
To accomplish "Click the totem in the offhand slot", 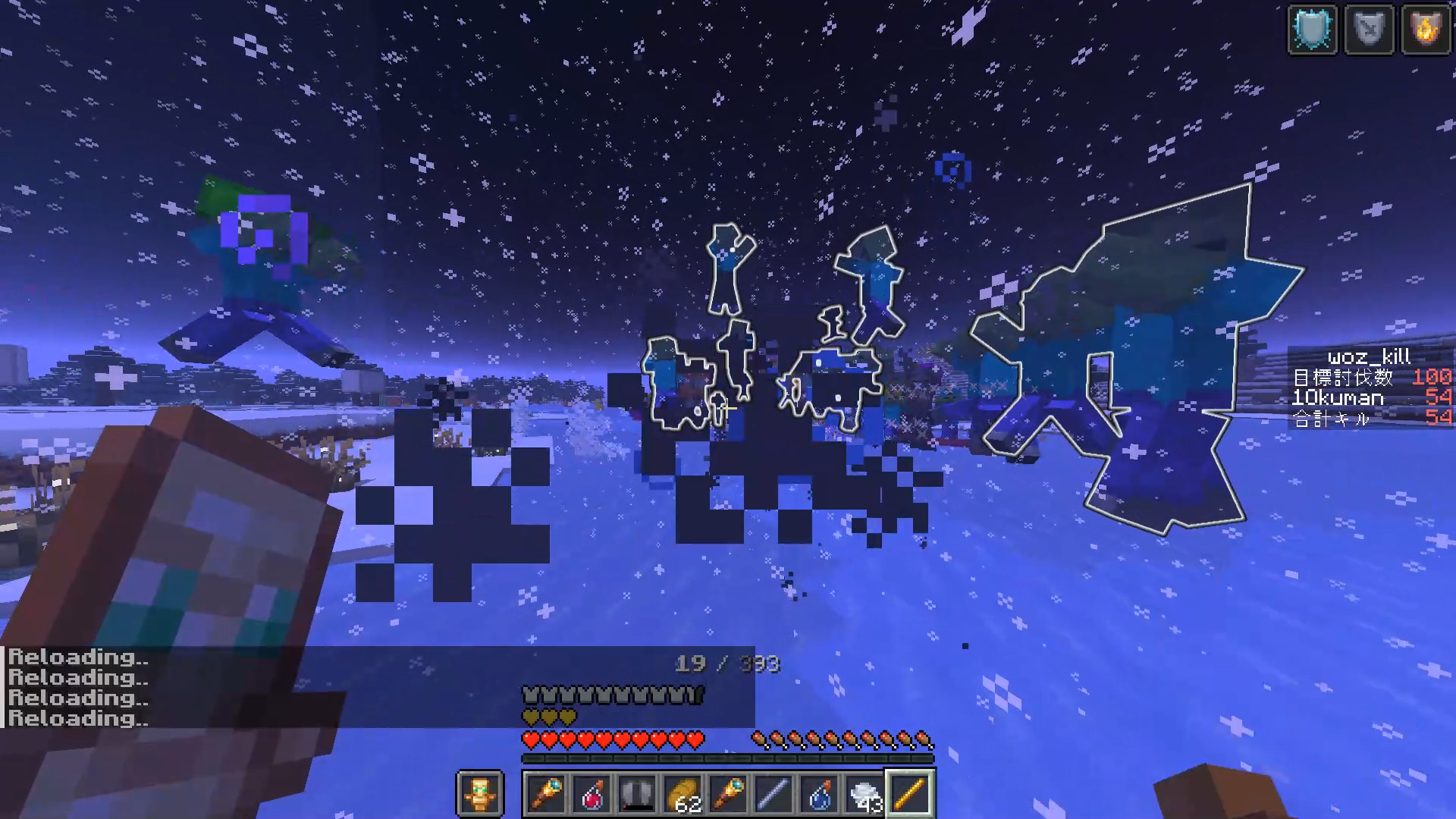I will [x=480, y=795].
